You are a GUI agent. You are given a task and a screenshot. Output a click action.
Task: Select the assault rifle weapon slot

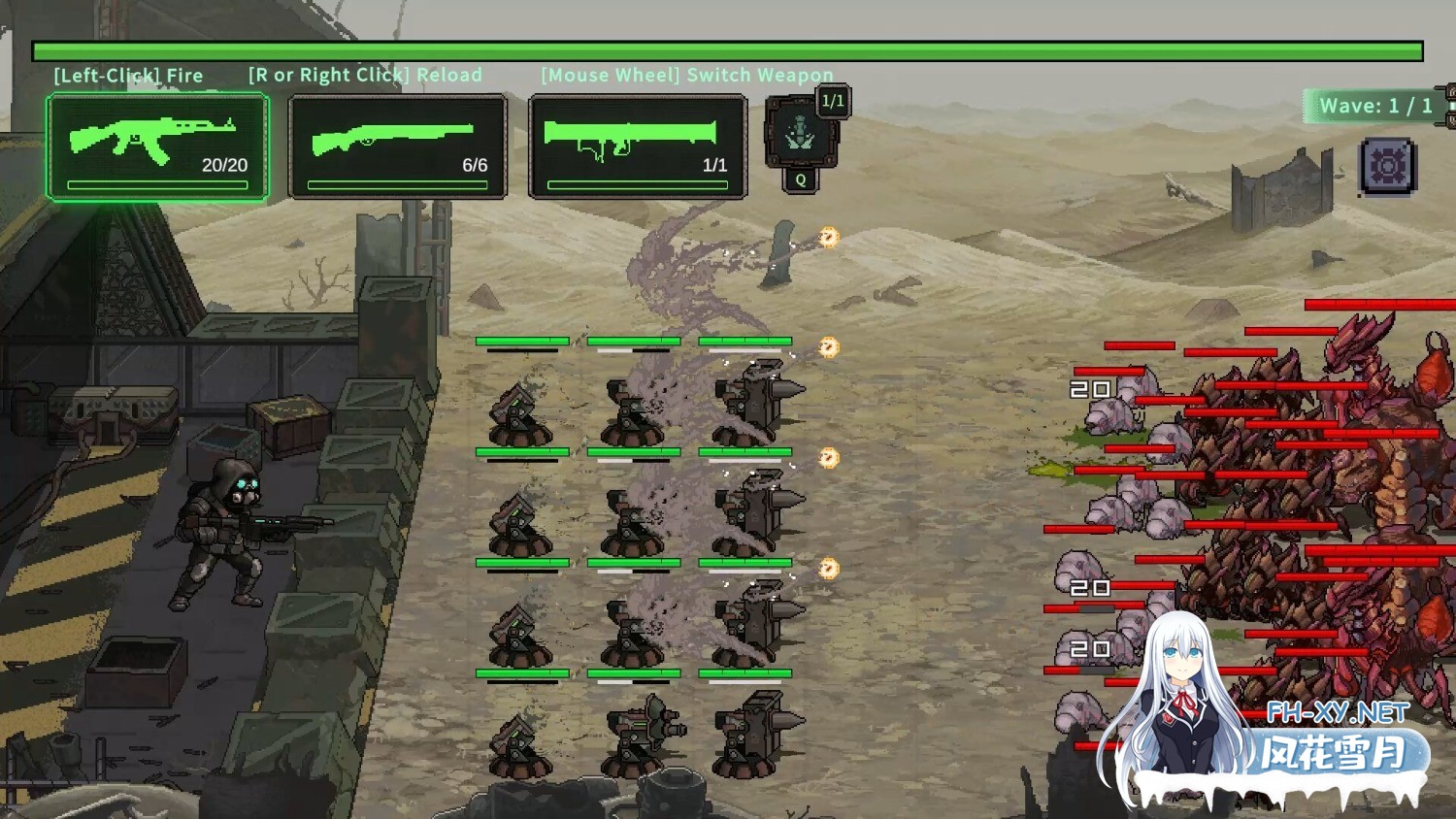tap(157, 147)
